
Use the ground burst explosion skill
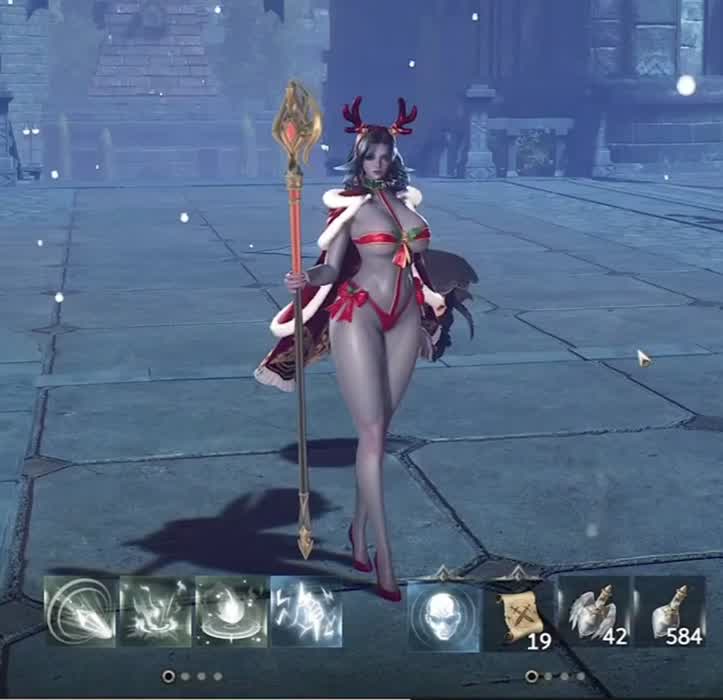pos(156,611)
